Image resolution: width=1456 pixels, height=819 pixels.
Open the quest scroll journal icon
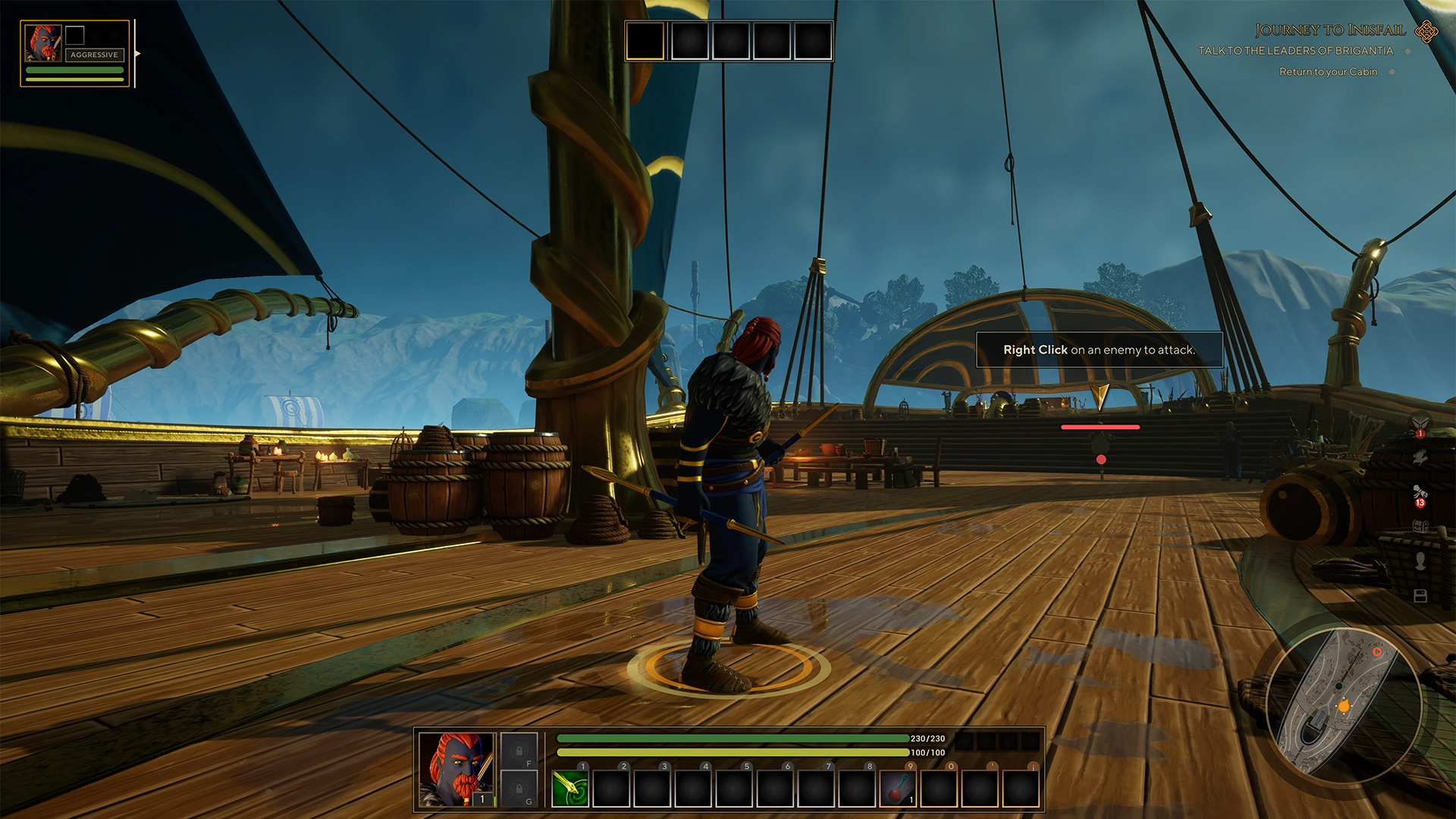click(1421, 491)
